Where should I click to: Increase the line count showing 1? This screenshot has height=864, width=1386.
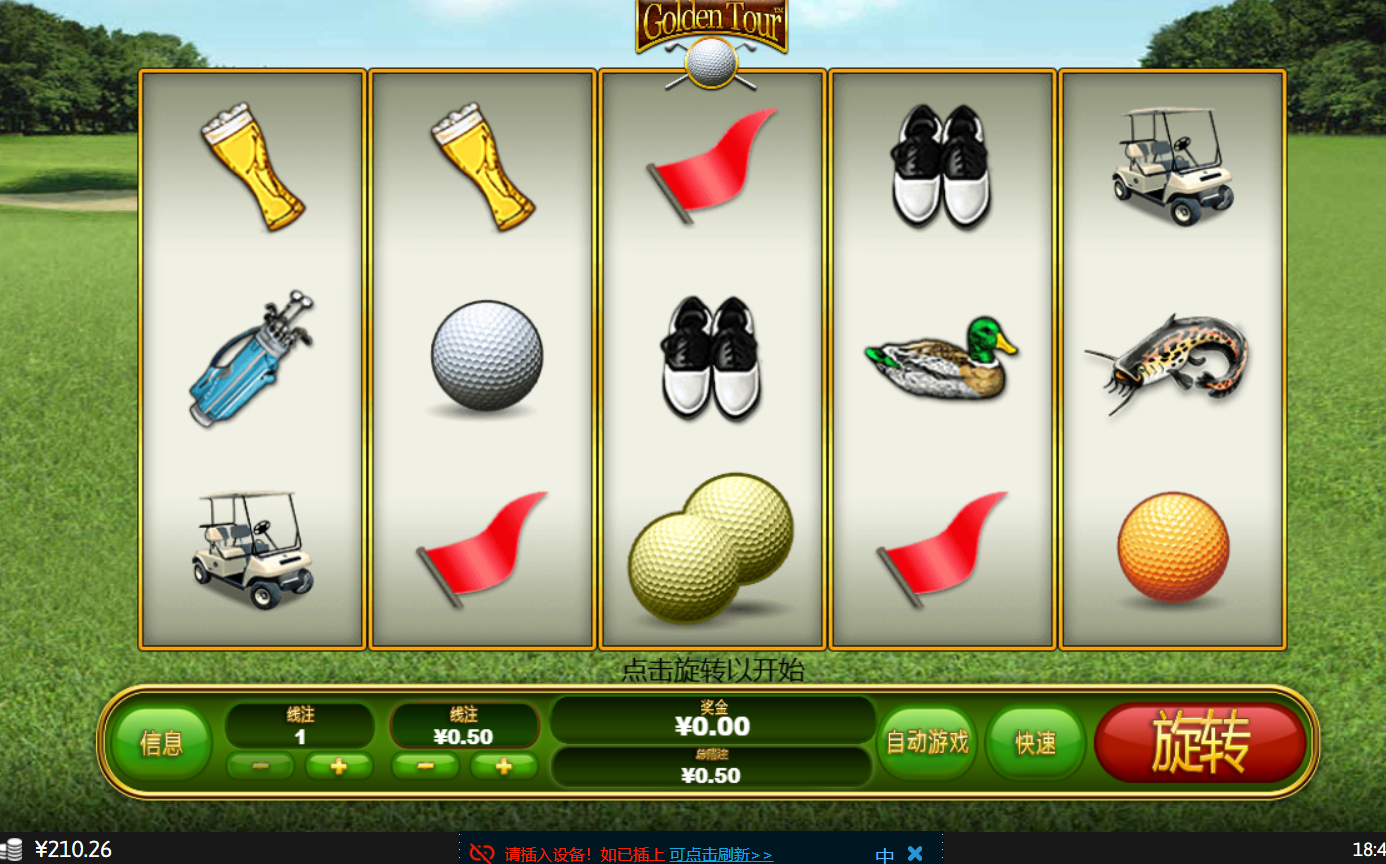[338, 766]
